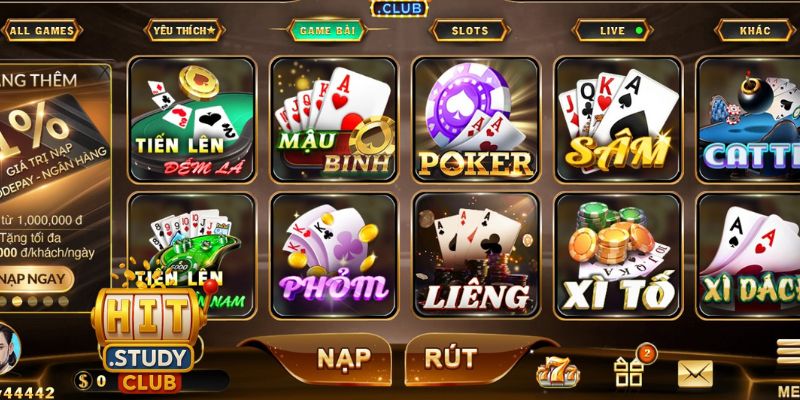Open the Mậu Binh card game
Image resolution: width=800 pixels, height=400 pixels.
point(335,119)
